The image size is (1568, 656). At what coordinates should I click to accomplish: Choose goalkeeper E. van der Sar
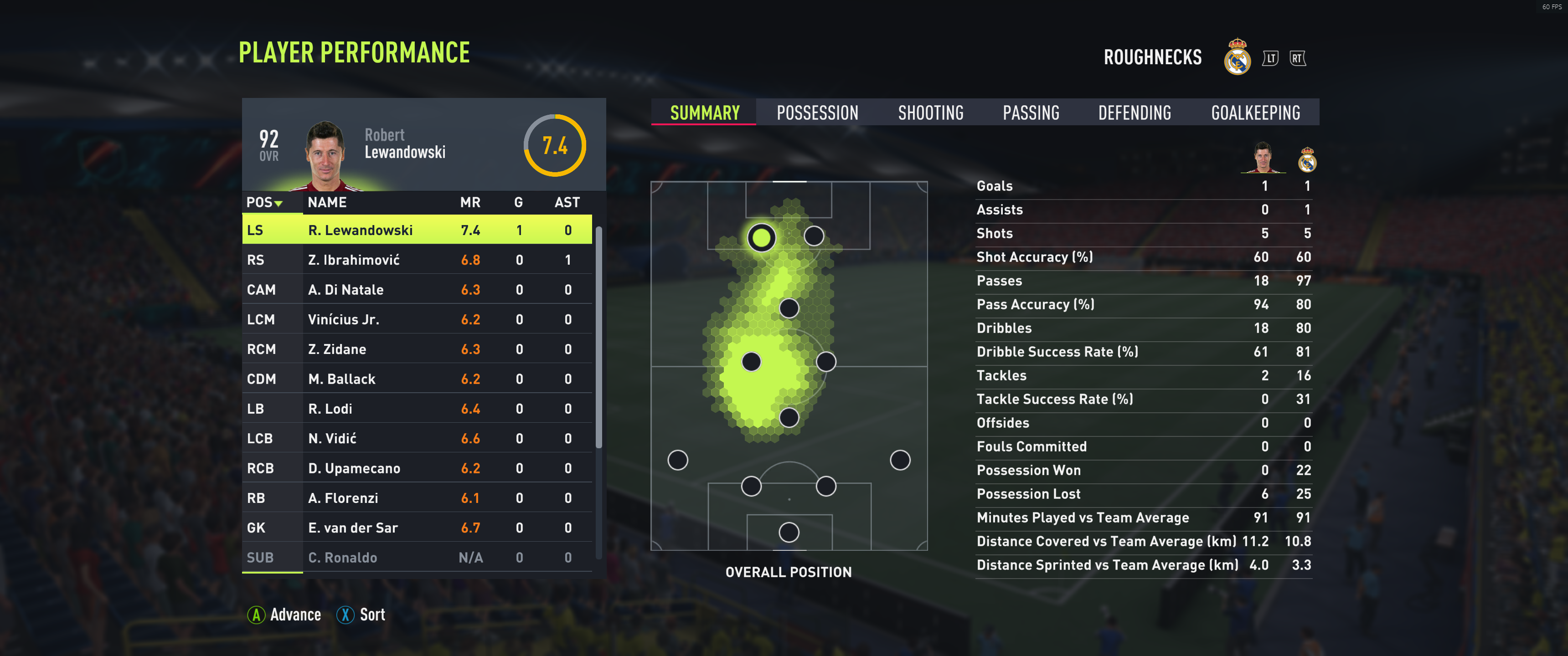click(x=416, y=528)
